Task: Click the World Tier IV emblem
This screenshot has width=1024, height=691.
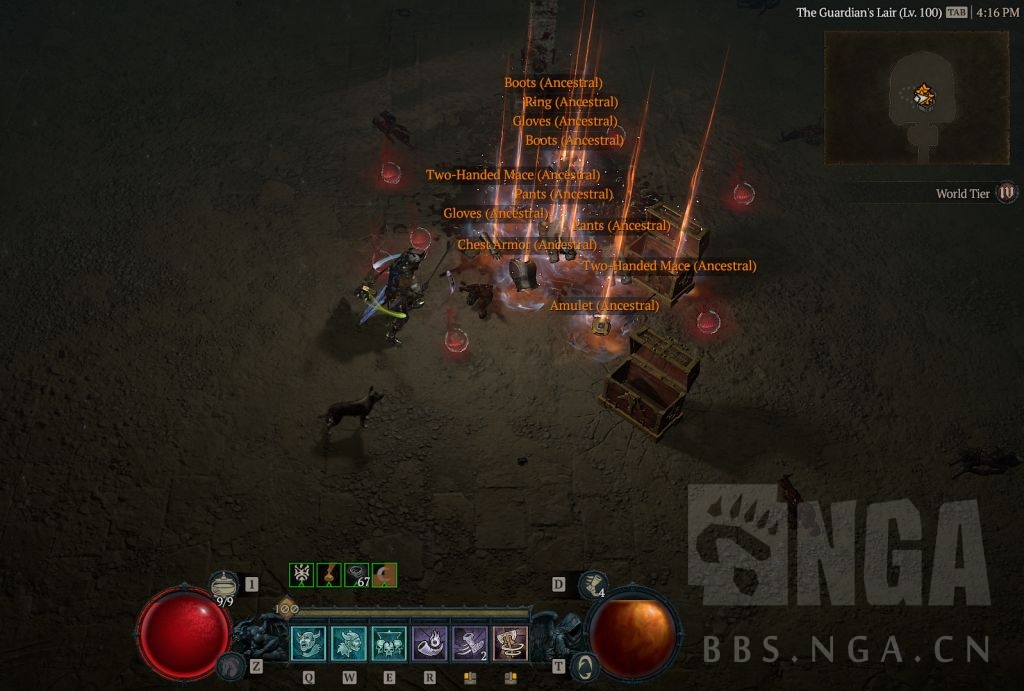Action: click(1007, 193)
